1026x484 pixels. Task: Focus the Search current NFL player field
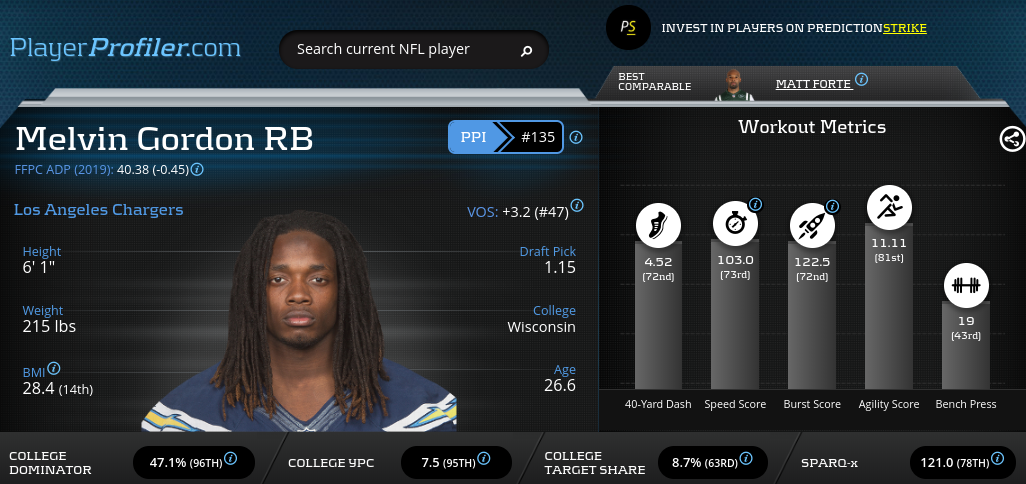[x=400, y=49]
